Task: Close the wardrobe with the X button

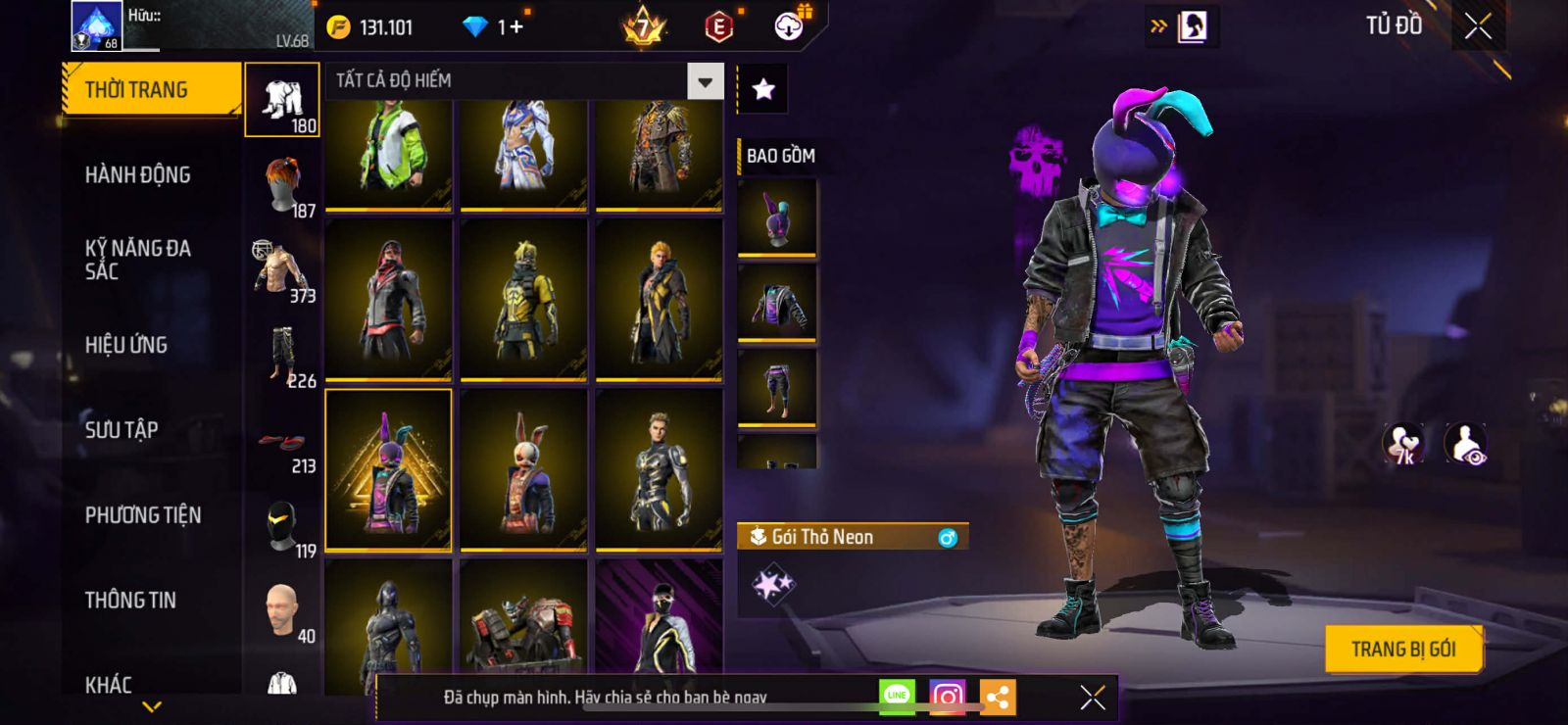Action: click(1478, 27)
